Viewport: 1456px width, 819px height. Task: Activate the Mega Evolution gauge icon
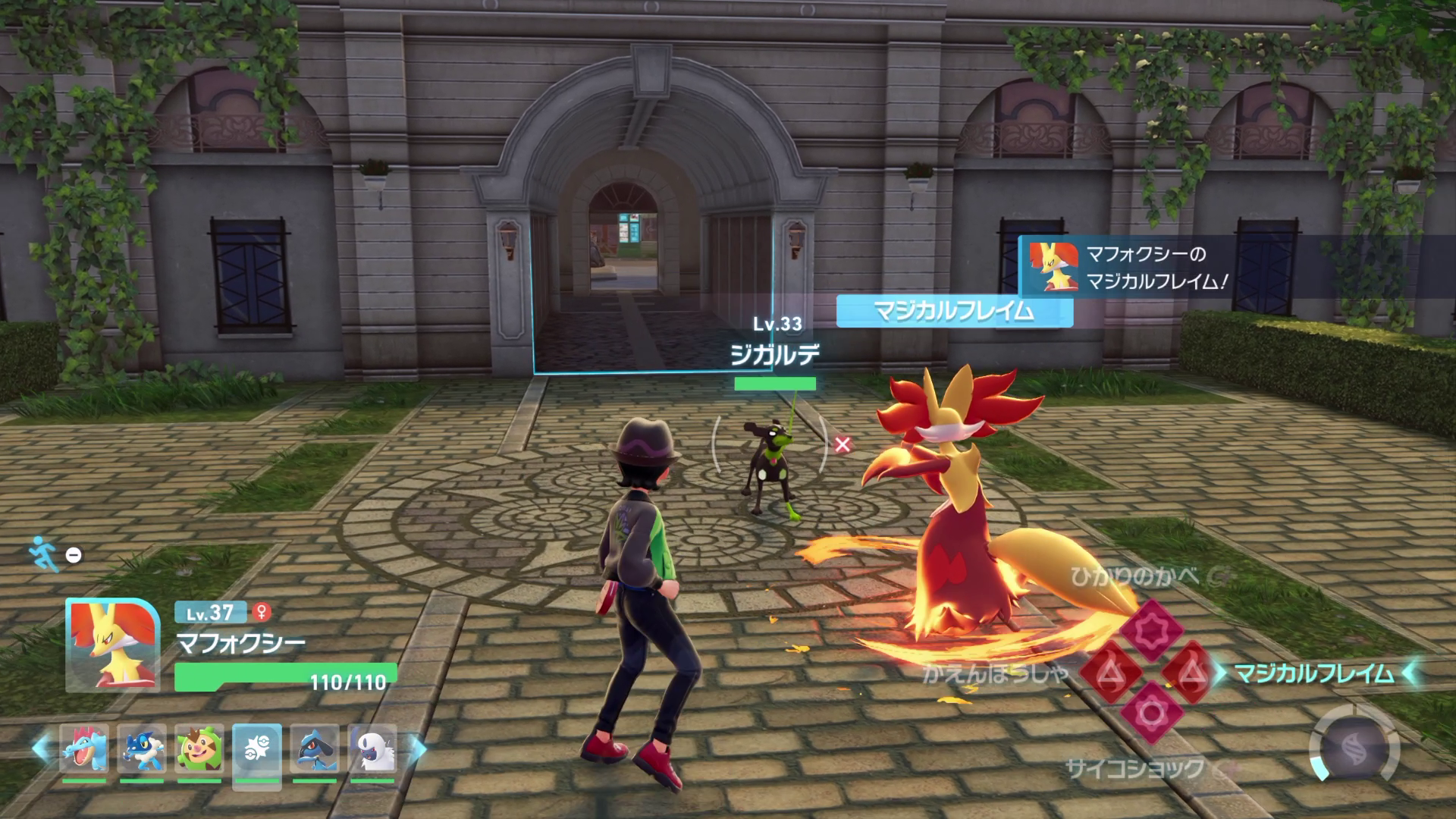click(x=1354, y=746)
